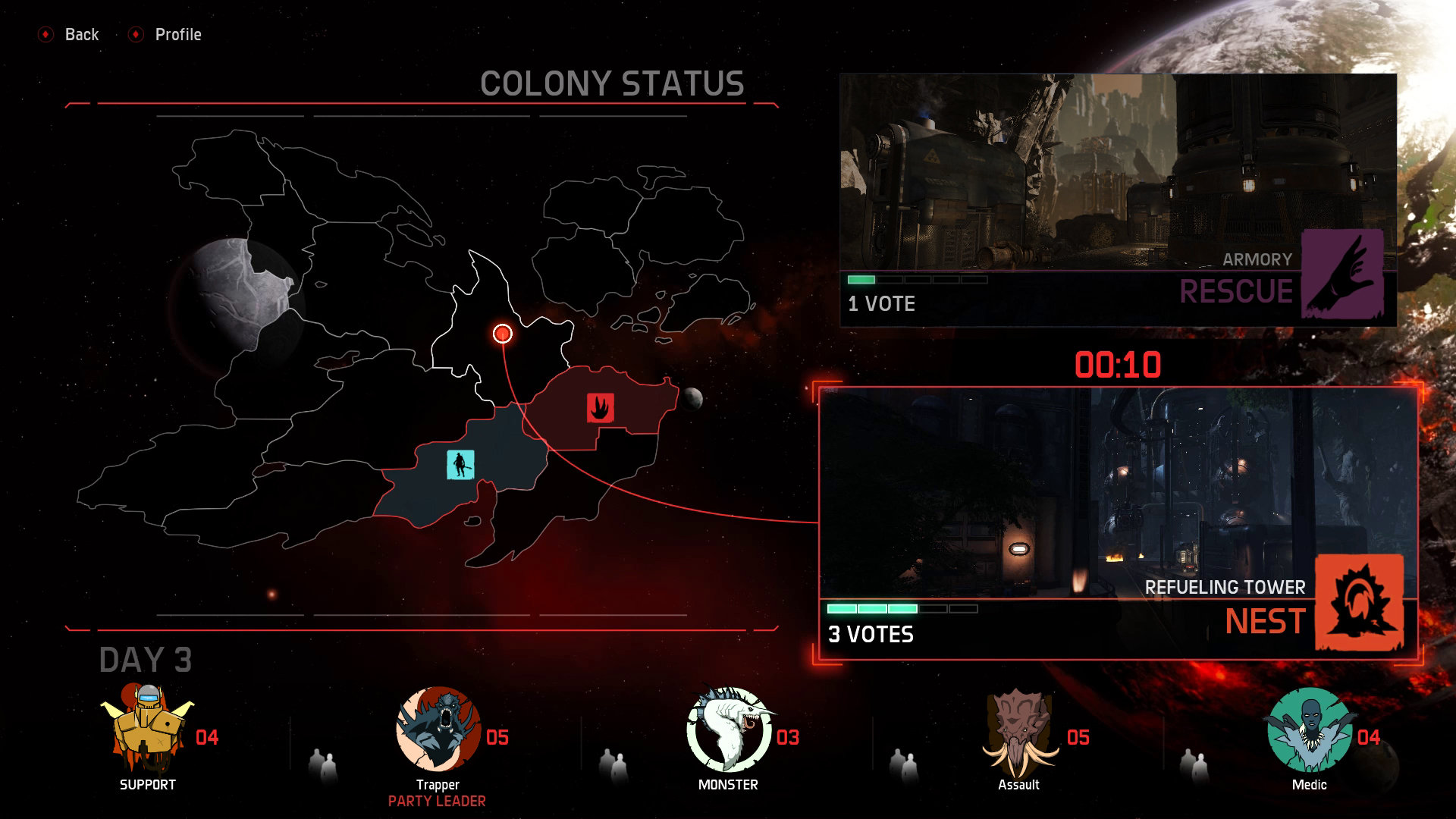The image size is (1456, 819).
Task: Select the red monster claw map marker
Action: (600, 408)
